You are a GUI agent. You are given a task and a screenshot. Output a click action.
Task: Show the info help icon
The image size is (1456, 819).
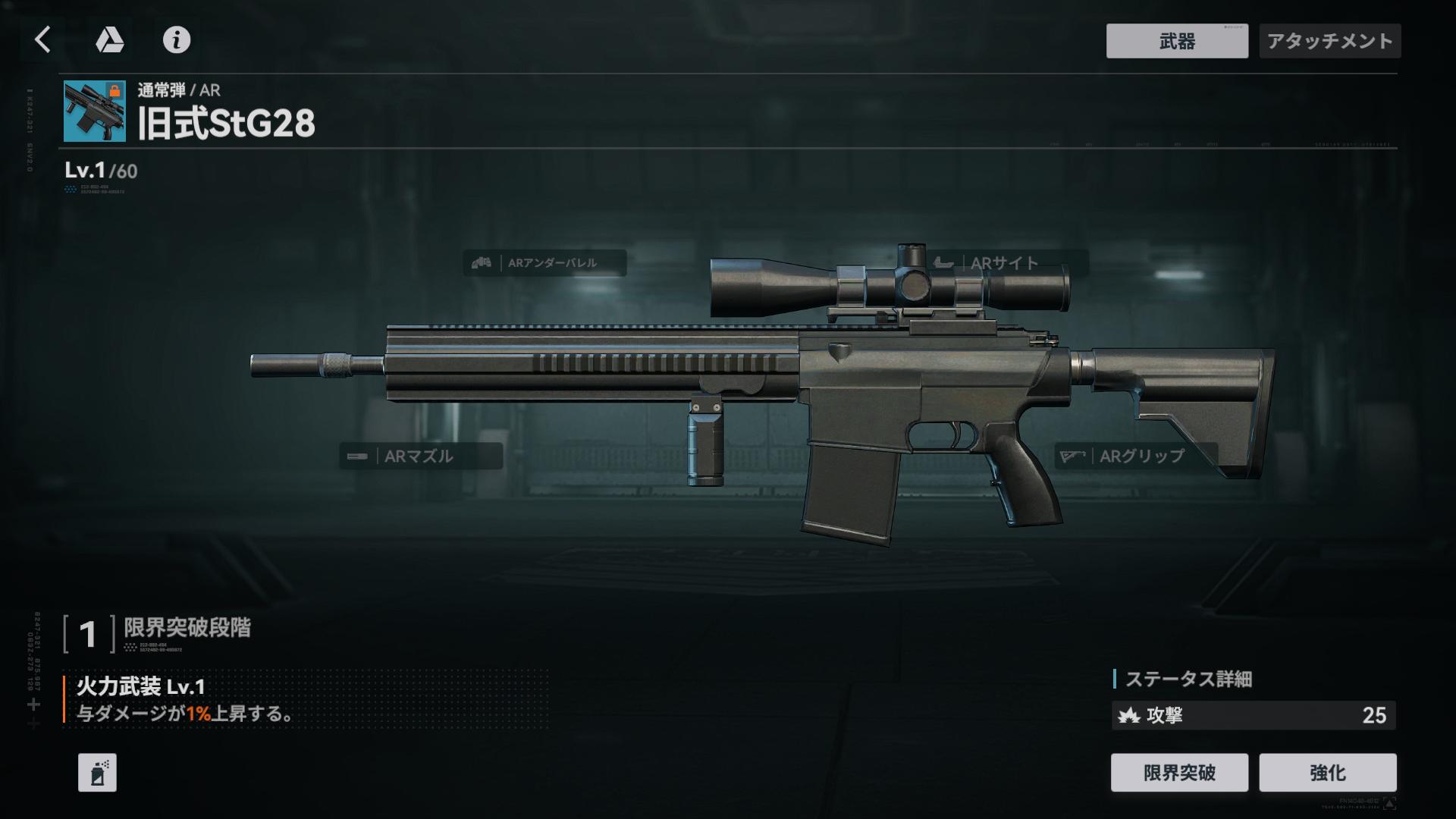177,39
